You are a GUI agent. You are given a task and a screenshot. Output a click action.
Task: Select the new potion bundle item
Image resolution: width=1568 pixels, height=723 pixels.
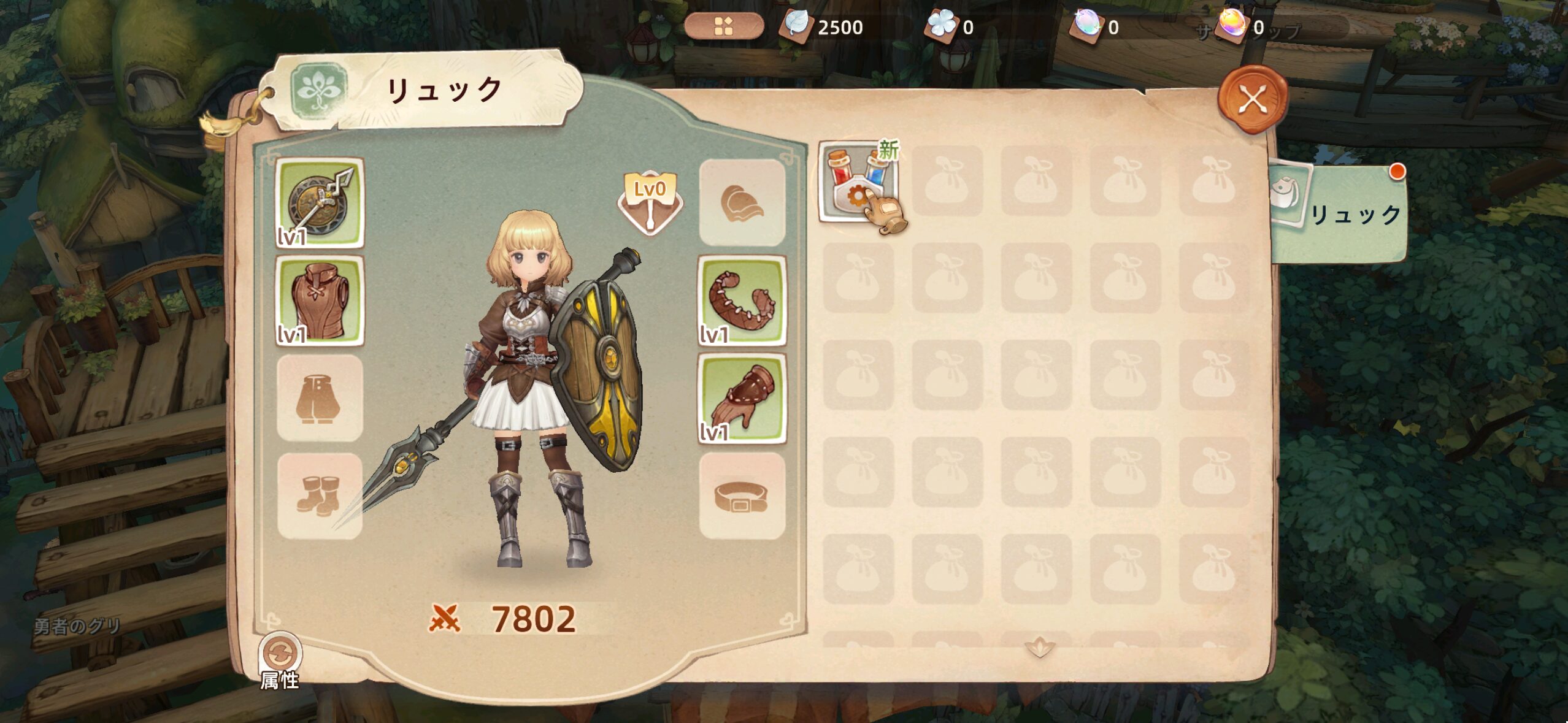coord(858,182)
